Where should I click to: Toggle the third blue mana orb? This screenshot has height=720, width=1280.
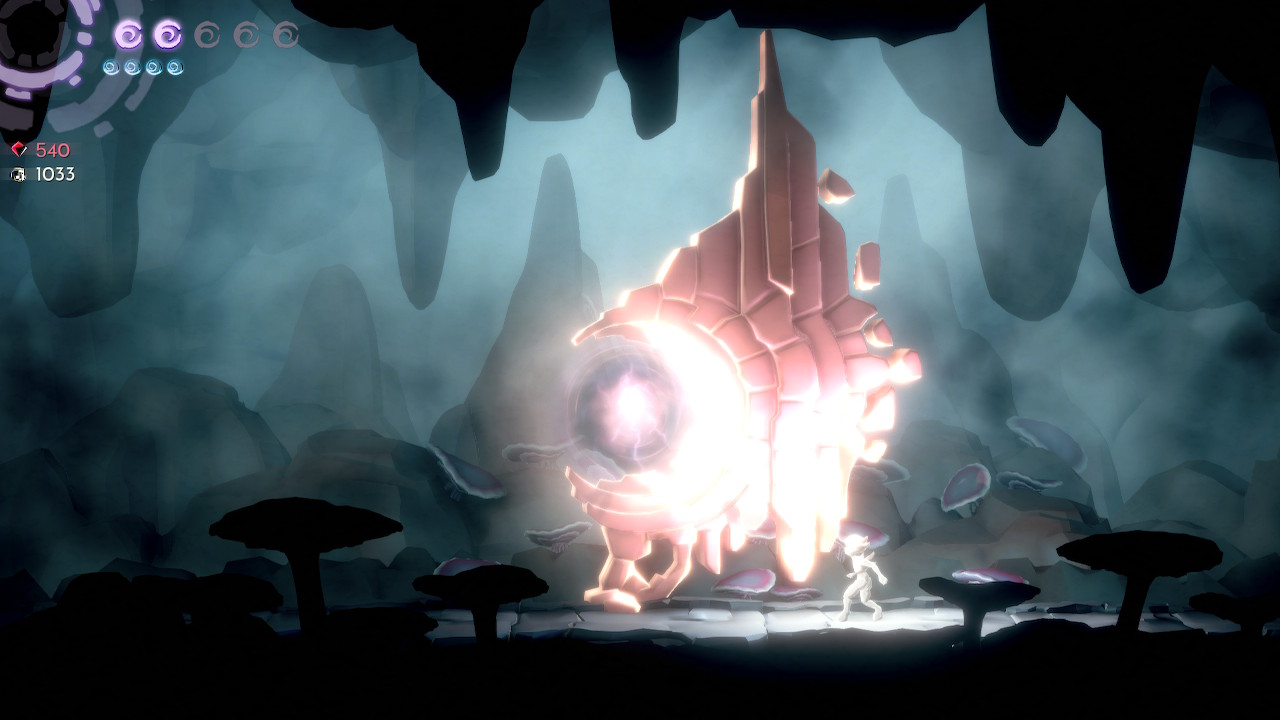(152, 66)
